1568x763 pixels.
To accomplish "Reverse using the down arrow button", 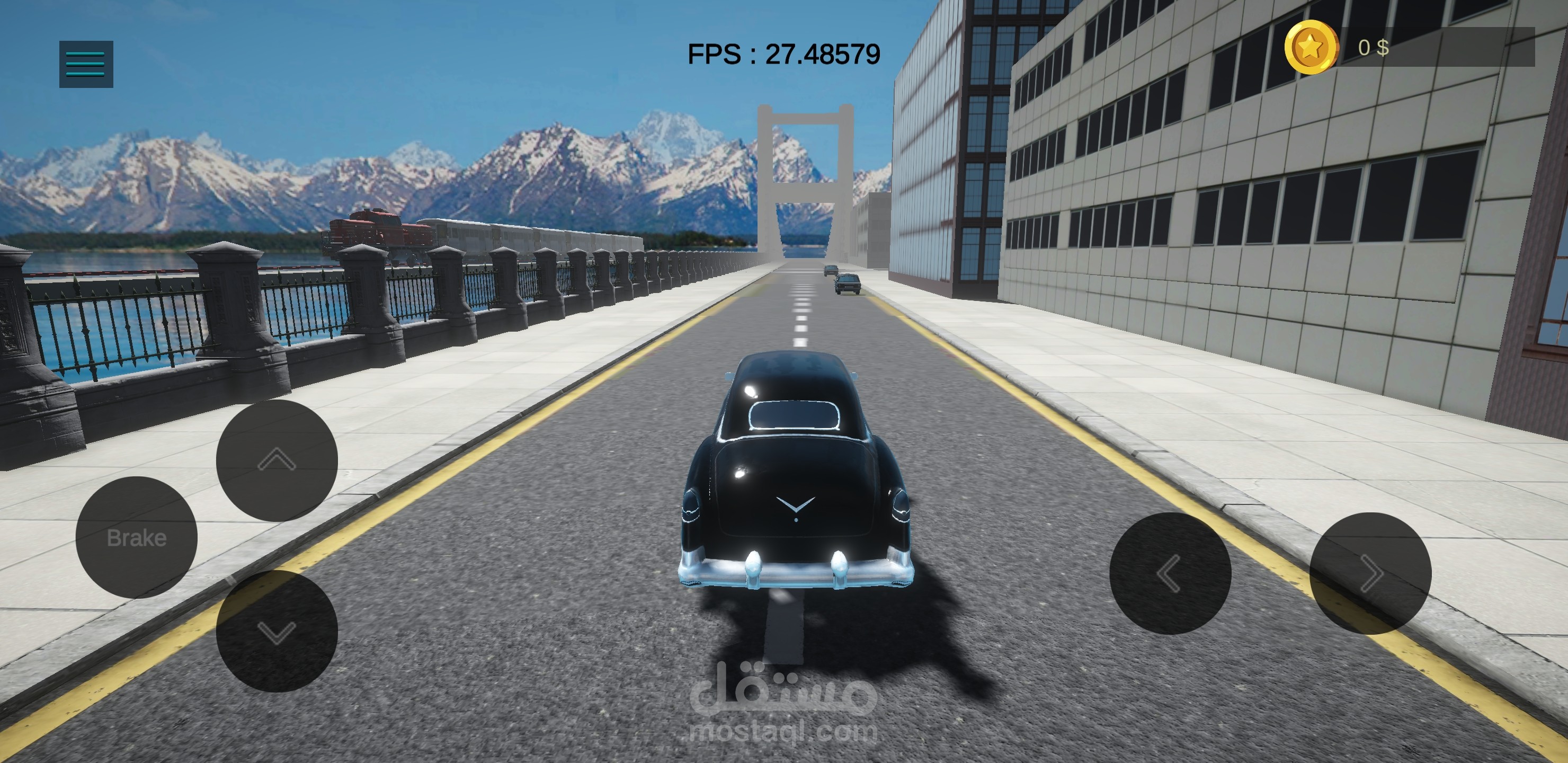I will (x=277, y=631).
